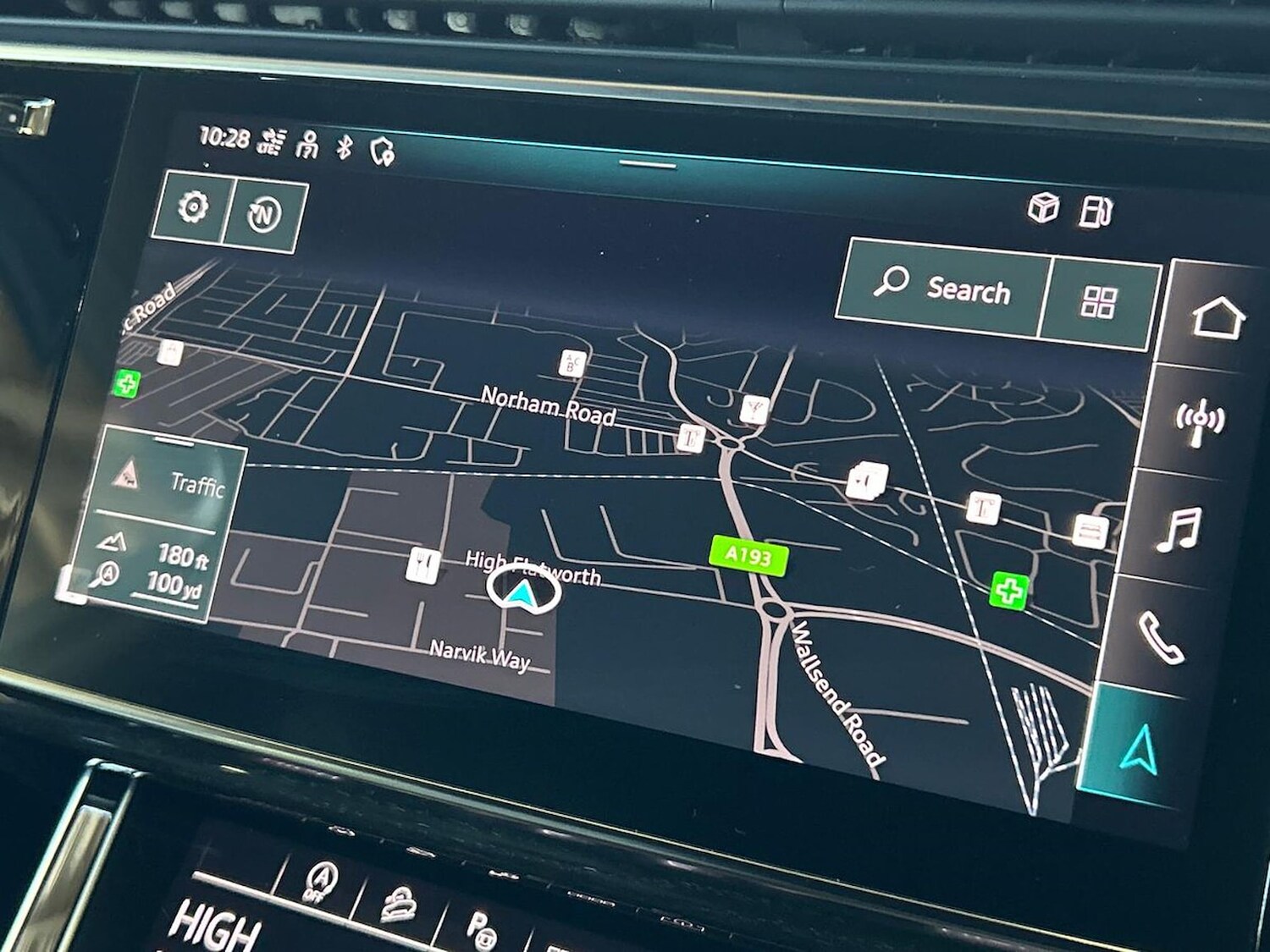Go to the Home screen
The height and width of the screenshot is (952, 1270).
[x=1218, y=317]
